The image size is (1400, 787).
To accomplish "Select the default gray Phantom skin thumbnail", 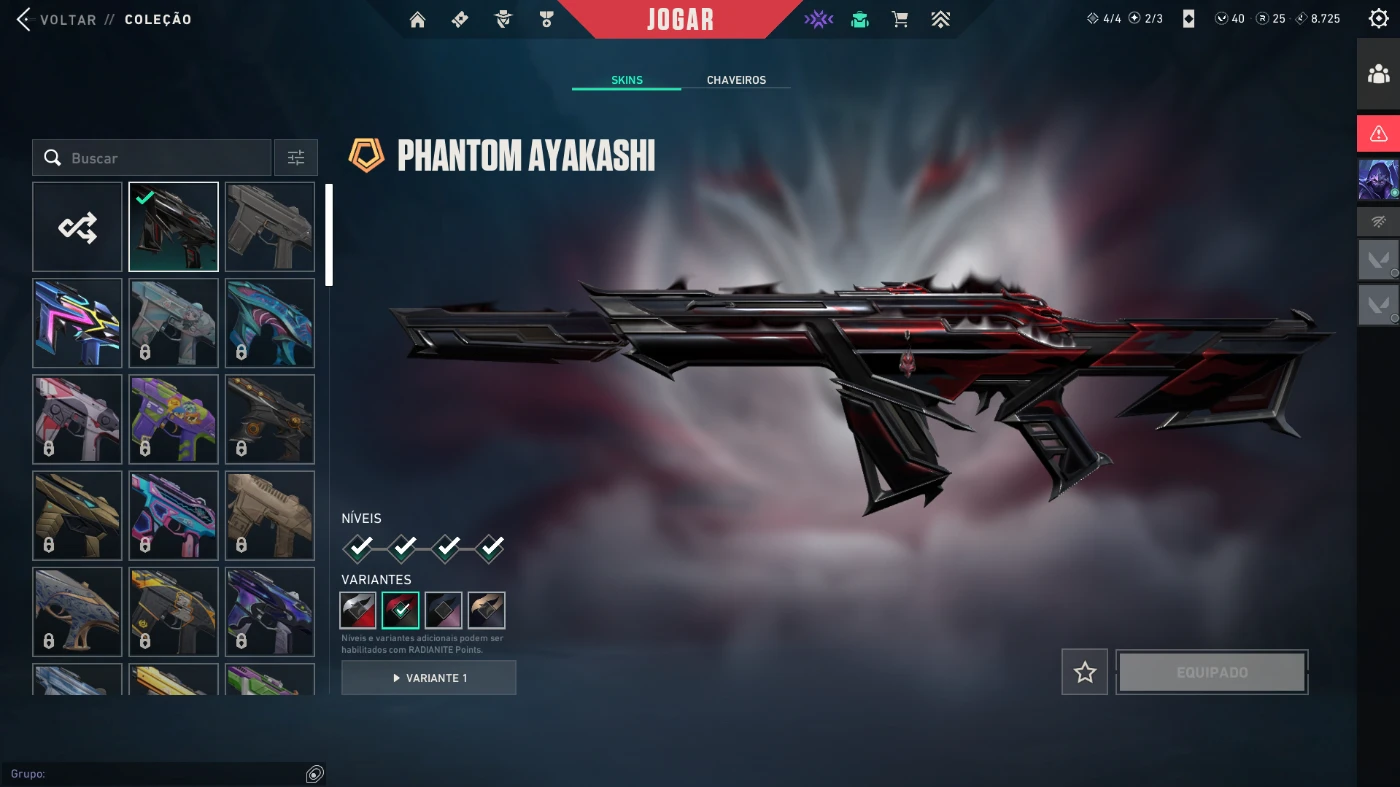I will [x=270, y=227].
